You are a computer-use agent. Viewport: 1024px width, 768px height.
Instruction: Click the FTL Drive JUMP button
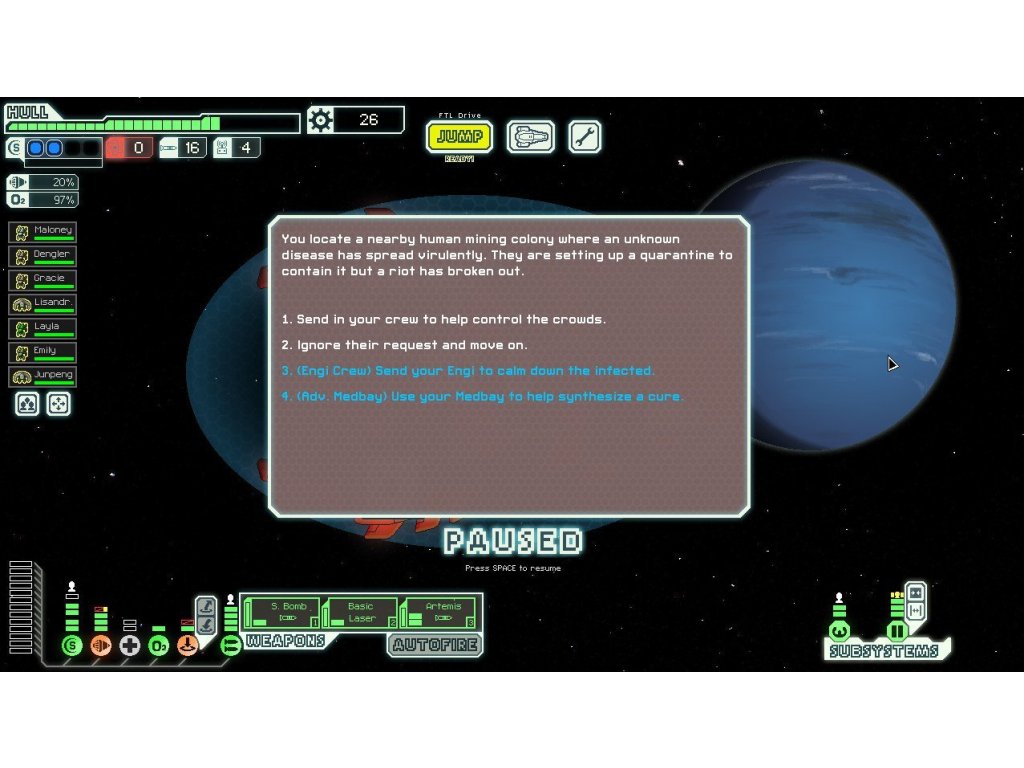(x=460, y=137)
